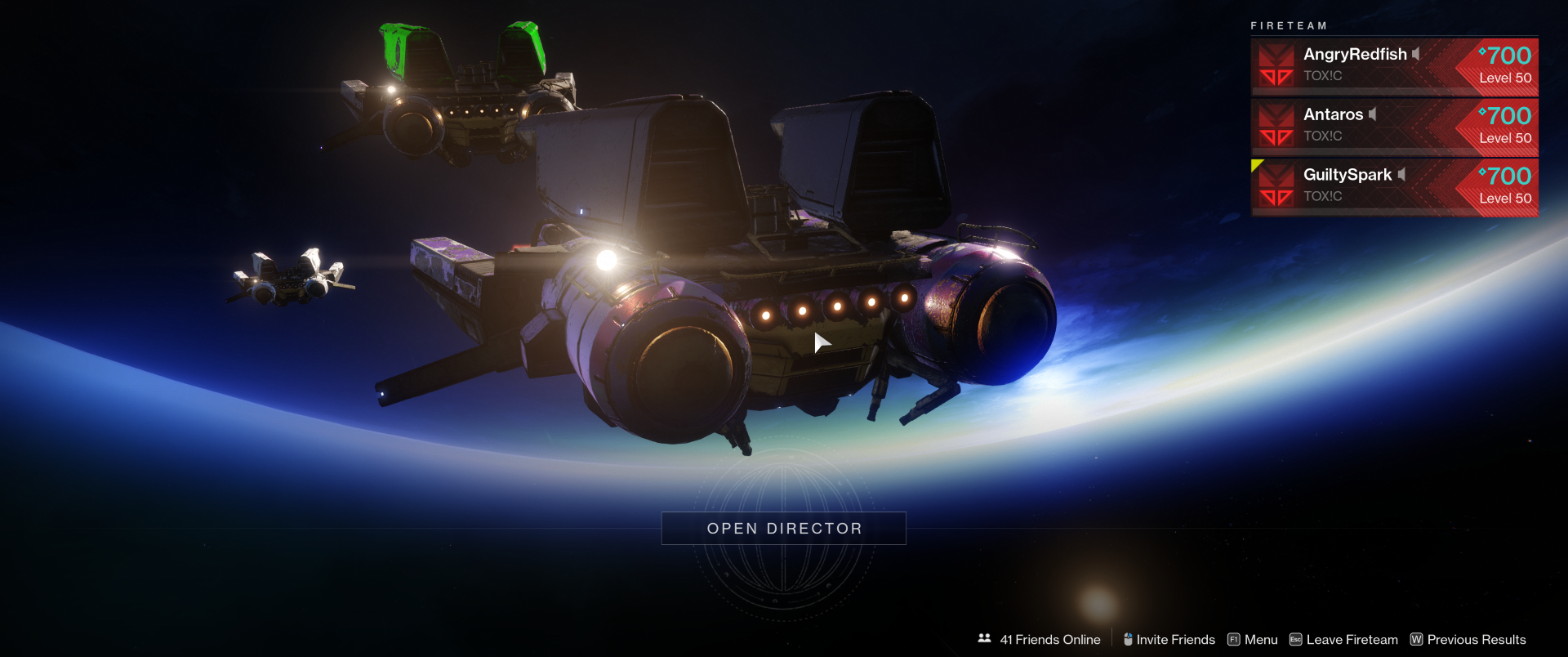Screen dimensions: 1568x657
Task: Choose GuiltySpark's fireteam entry
Action: tap(1394, 187)
